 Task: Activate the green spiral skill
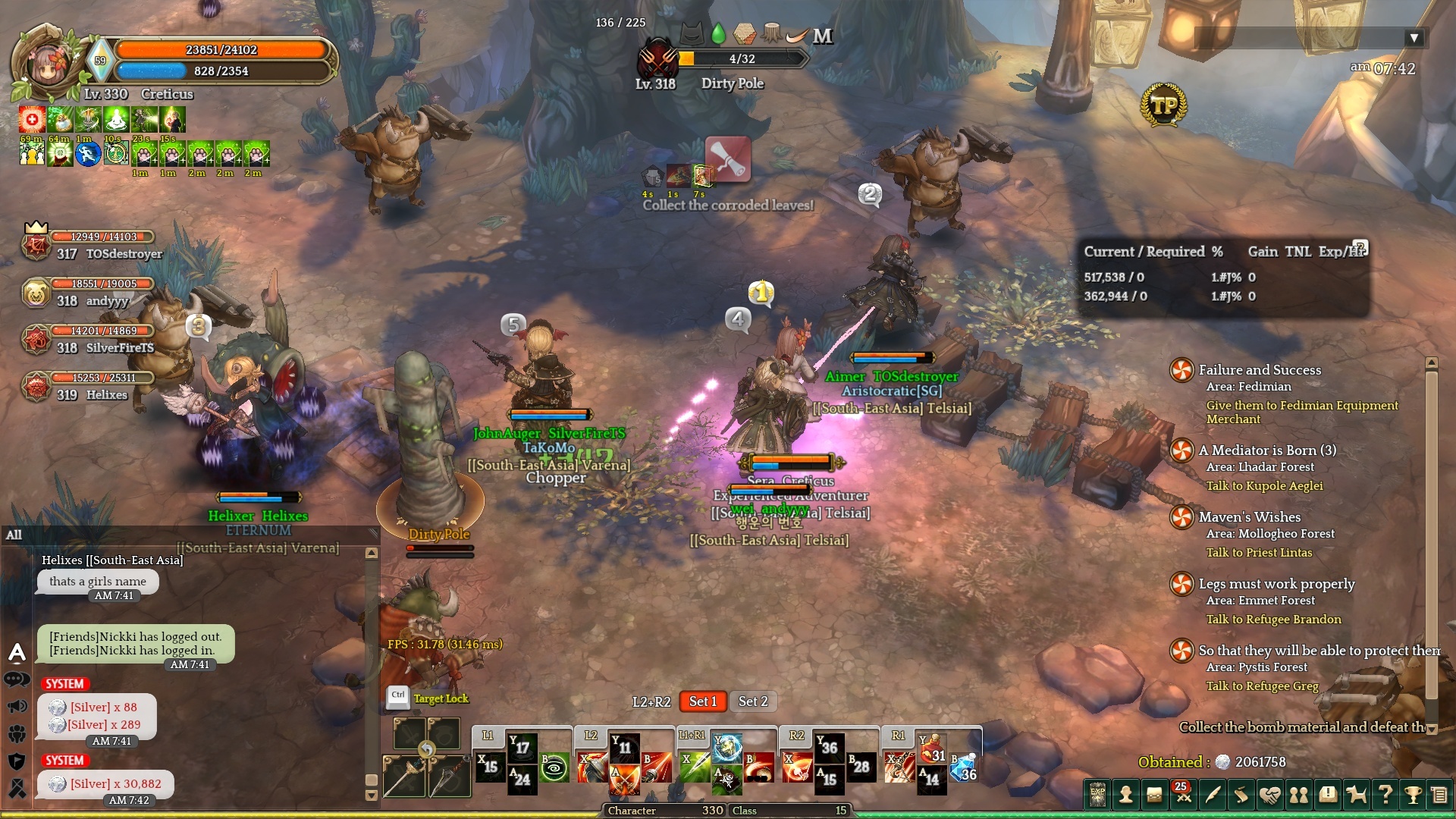pos(554,767)
